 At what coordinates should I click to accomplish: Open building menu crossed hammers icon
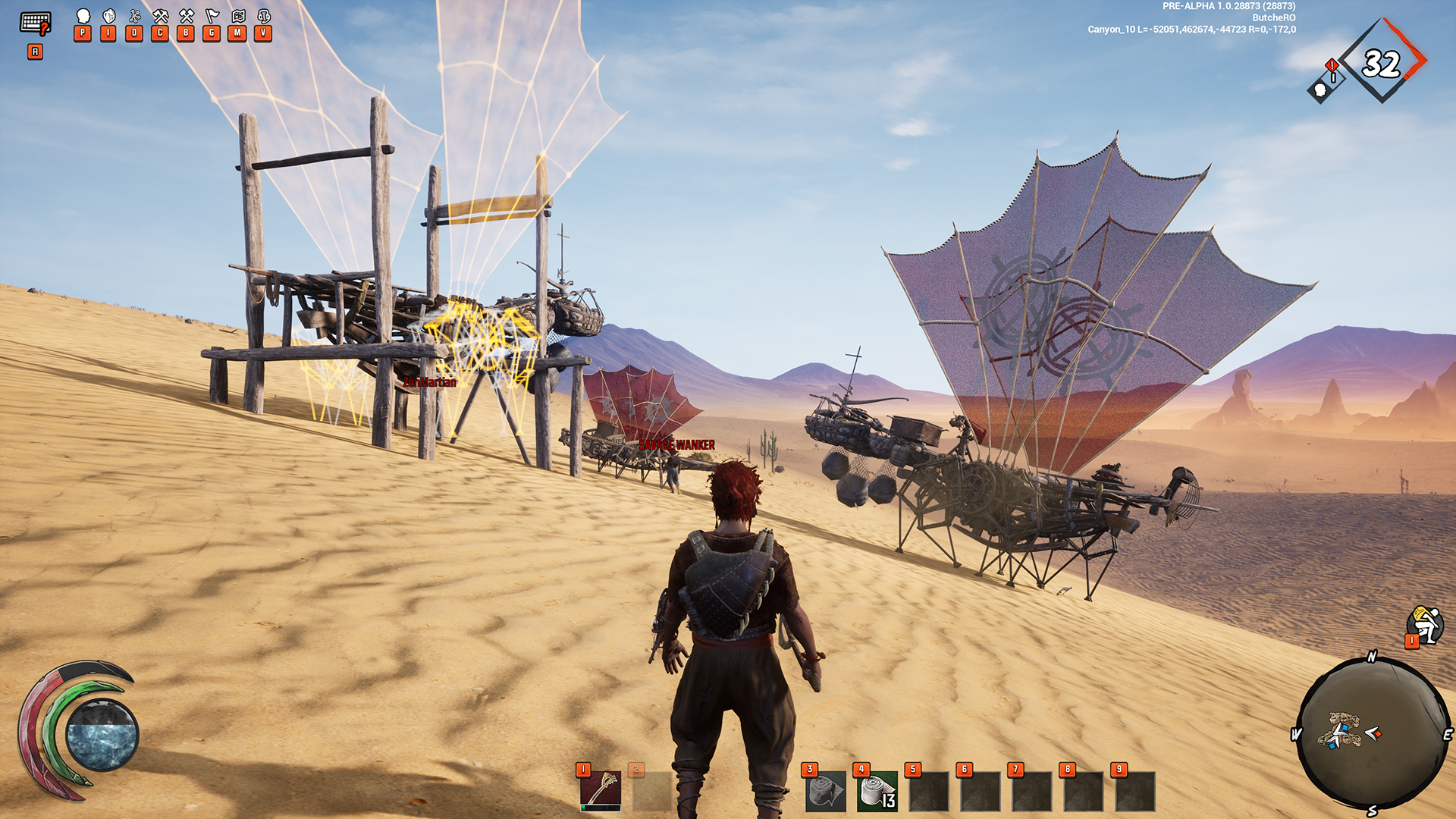(186, 17)
